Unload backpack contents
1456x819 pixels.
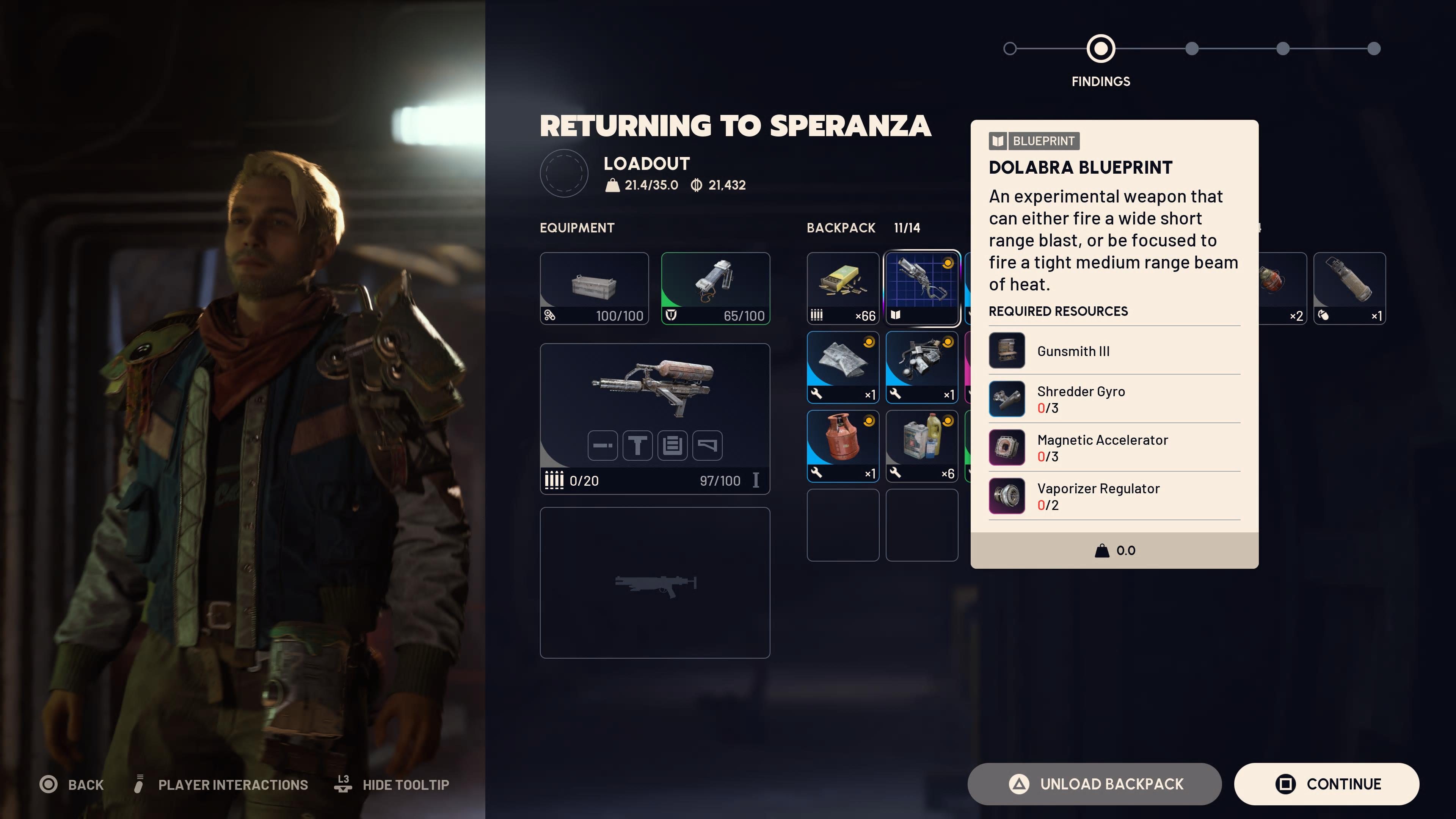coord(1094,784)
